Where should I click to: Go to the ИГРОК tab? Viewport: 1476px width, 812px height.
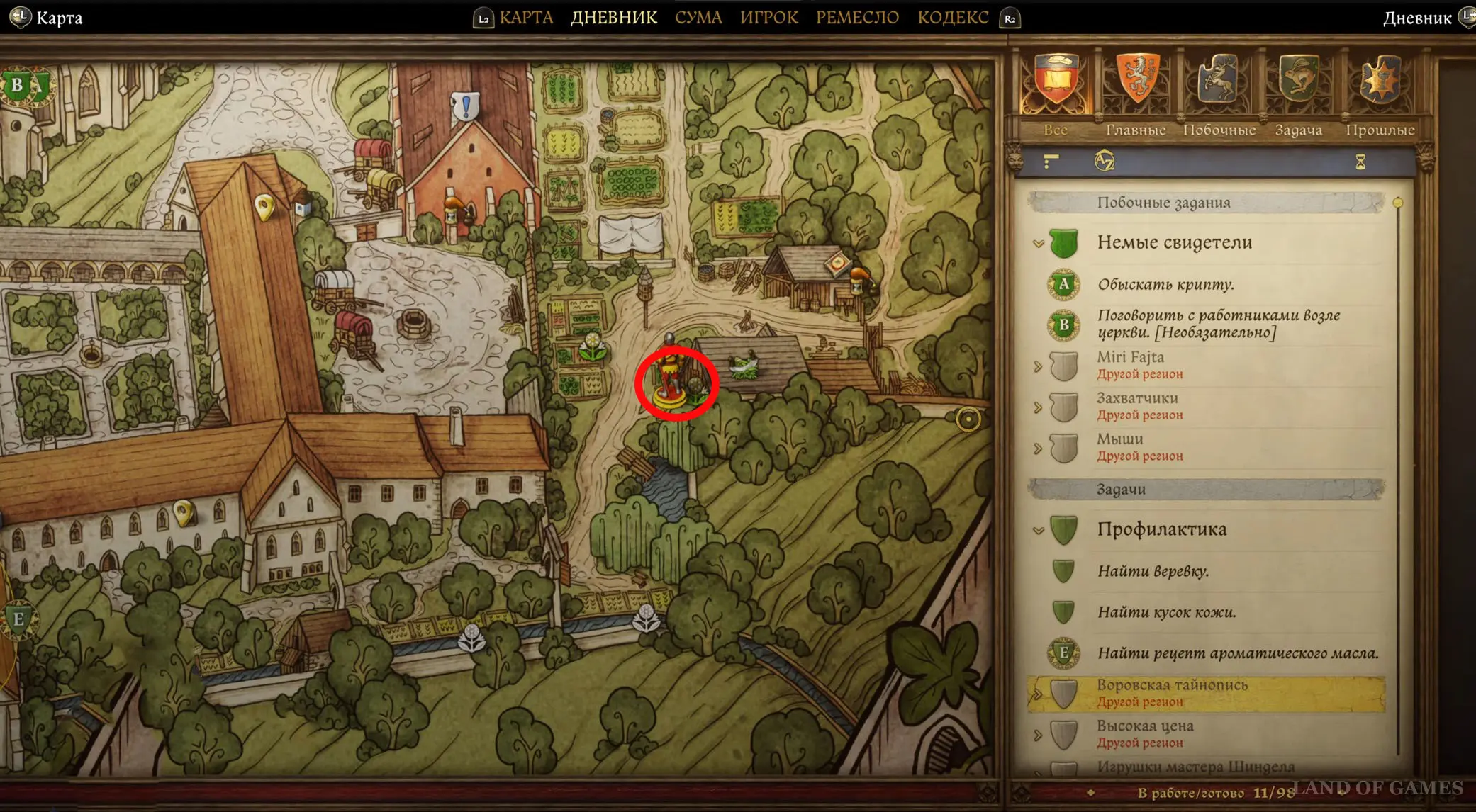tap(769, 18)
